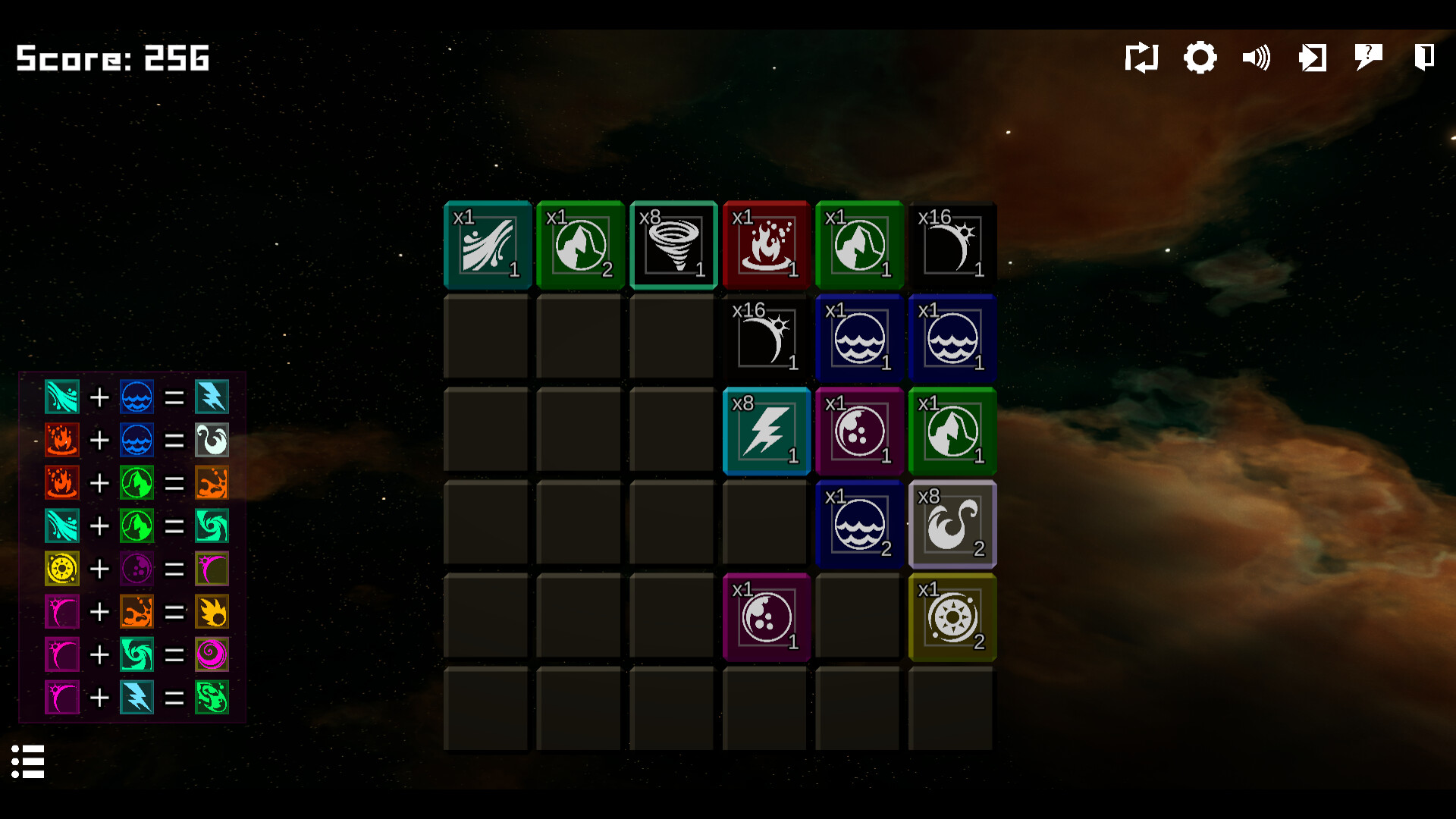
Task: Select the purple poison tile in the bottom row
Action: [x=766, y=617]
